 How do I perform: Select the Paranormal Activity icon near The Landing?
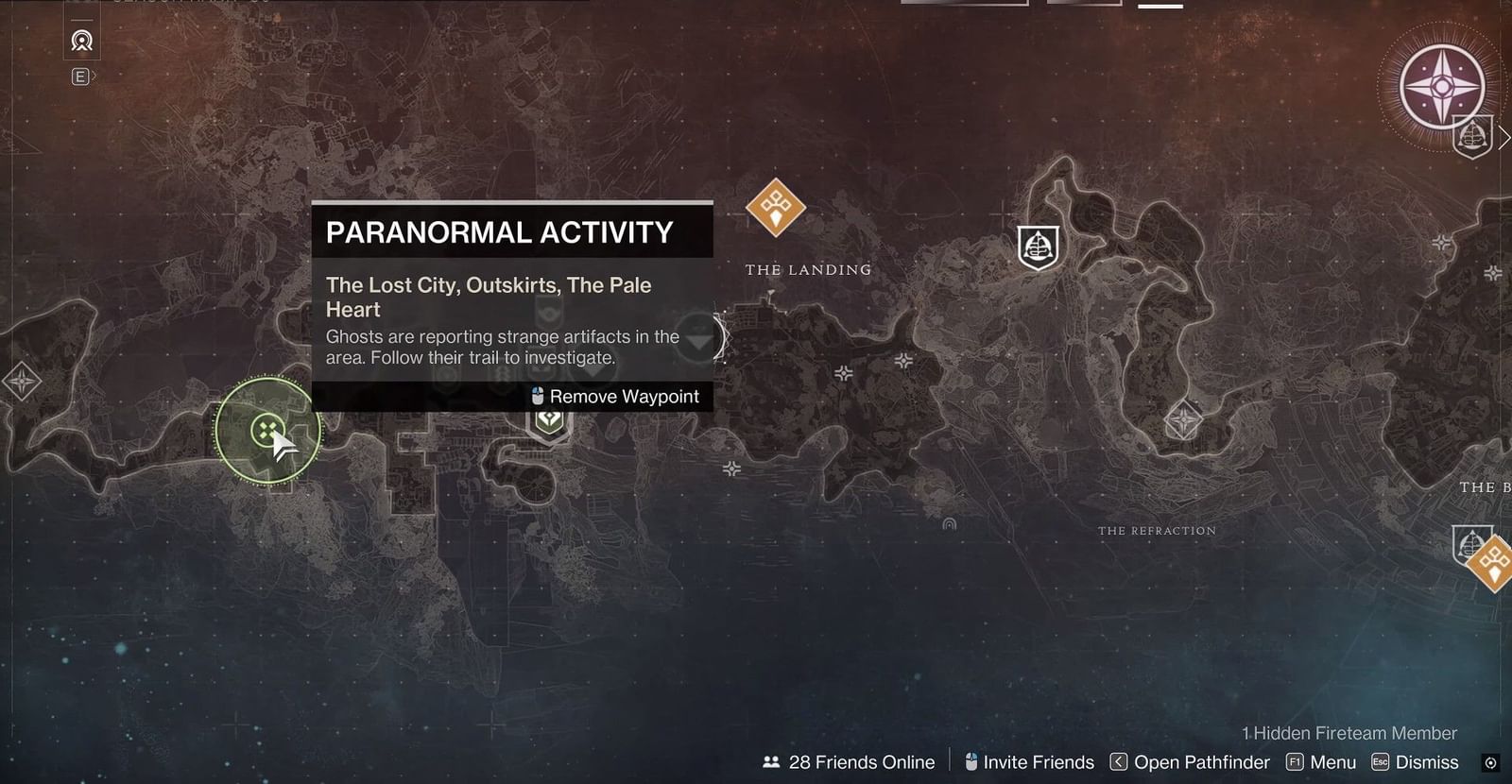pyautogui.click(x=777, y=210)
